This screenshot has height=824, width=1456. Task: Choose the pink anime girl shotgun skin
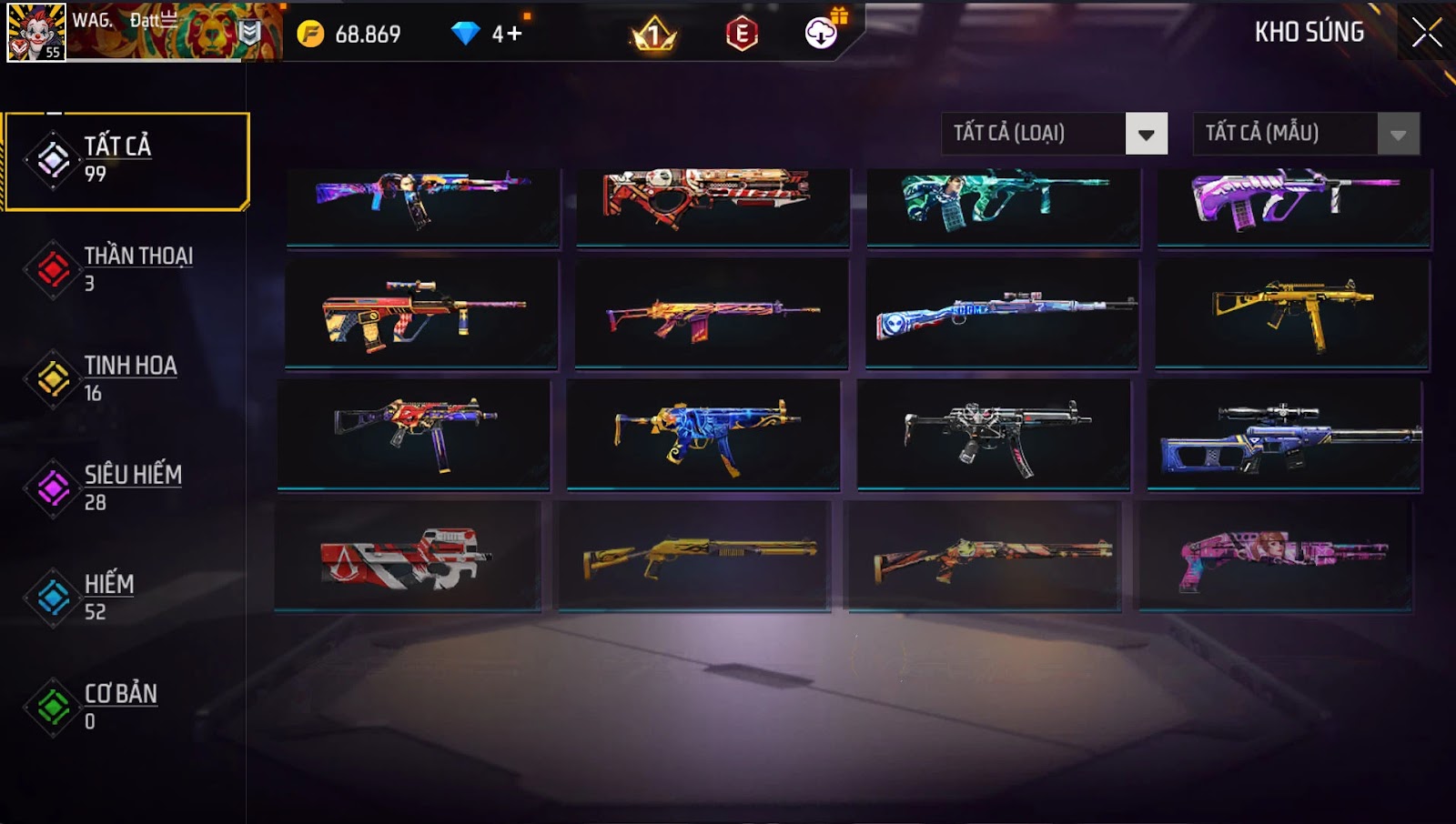click(x=1276, y=556)
